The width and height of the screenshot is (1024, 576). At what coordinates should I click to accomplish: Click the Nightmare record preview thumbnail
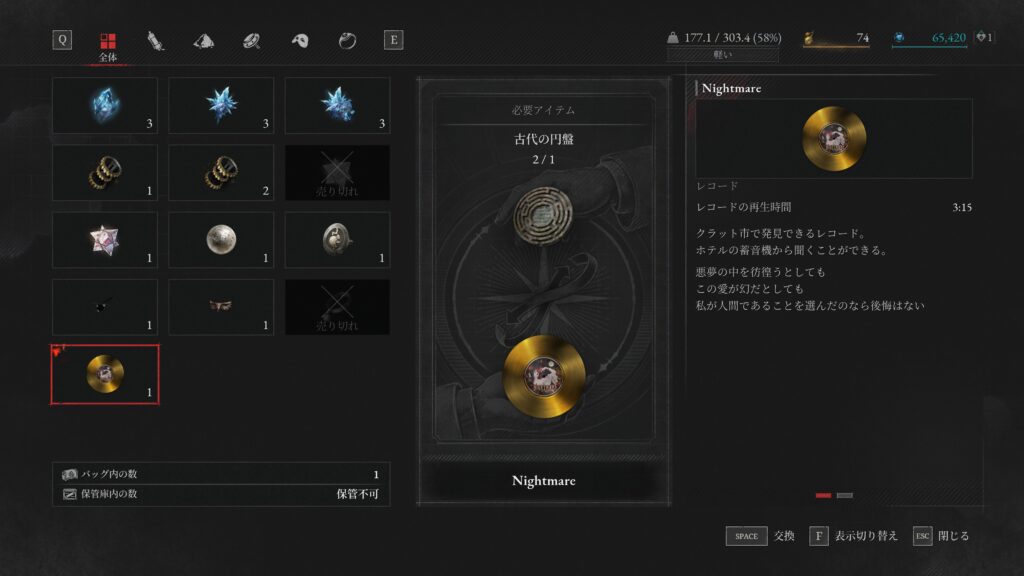tap(833, 138)
